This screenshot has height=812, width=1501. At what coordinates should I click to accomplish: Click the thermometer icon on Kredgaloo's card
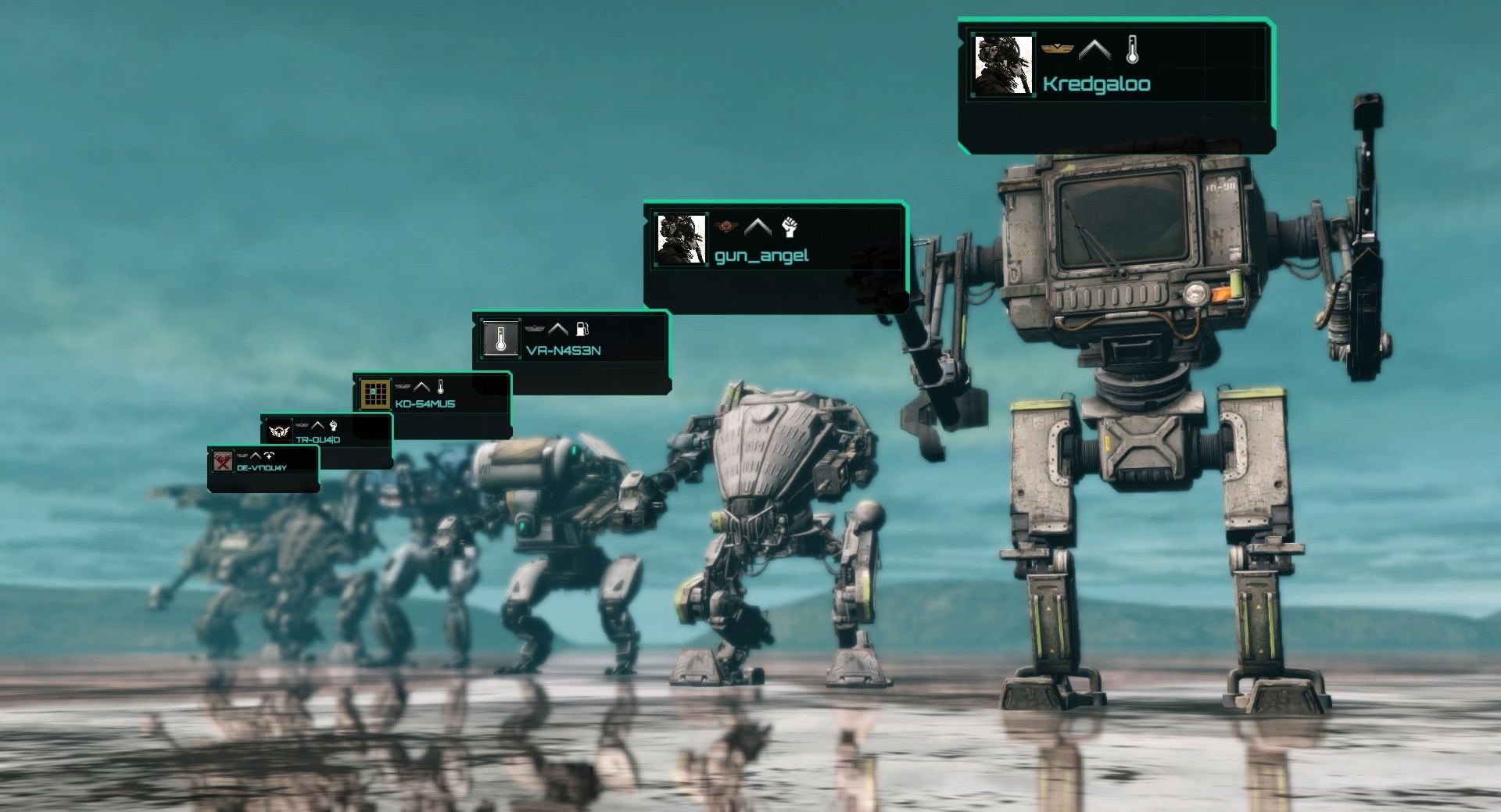1132,50
